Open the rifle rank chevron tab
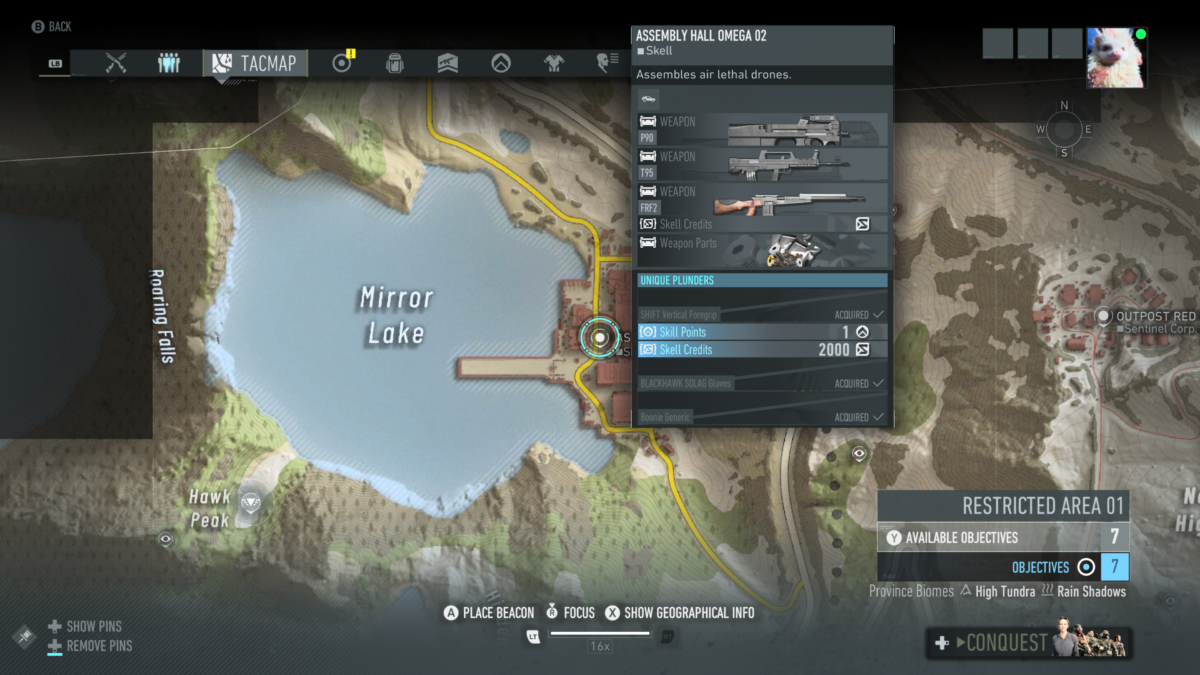This screenshot has width=1200, height=675. (x=448, y=63)
